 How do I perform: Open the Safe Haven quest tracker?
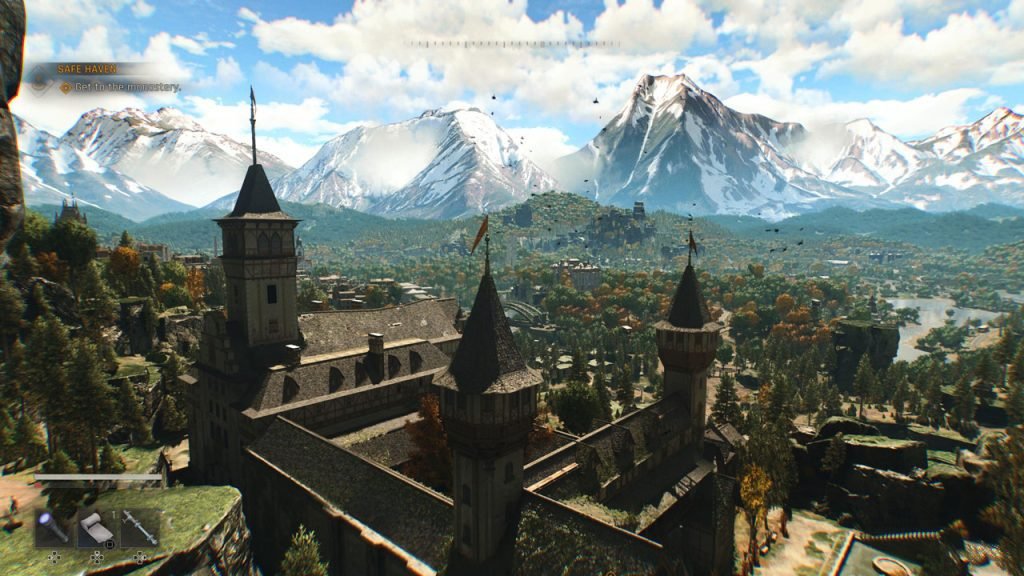click(x=88, y=69)
